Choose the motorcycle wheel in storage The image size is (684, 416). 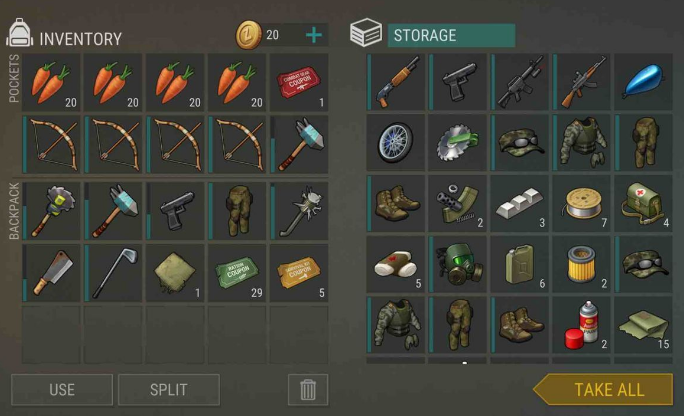[397, 142]
